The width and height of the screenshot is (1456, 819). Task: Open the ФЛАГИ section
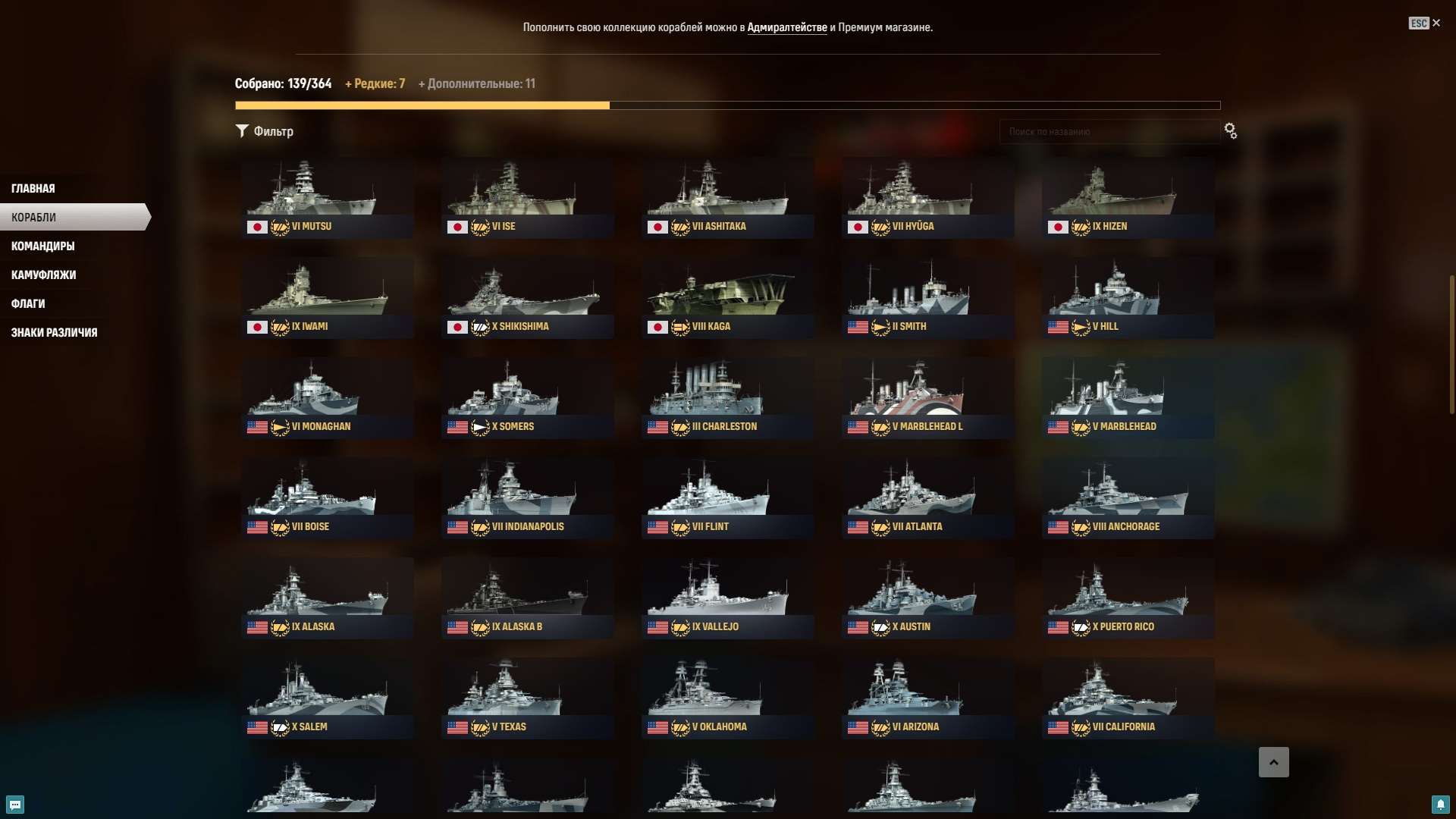click(x=28, y=303)
